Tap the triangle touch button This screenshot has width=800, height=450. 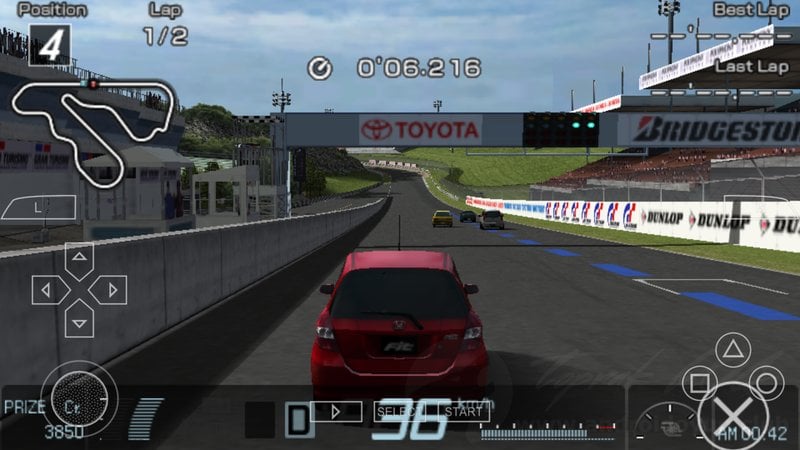click(733, 351)
